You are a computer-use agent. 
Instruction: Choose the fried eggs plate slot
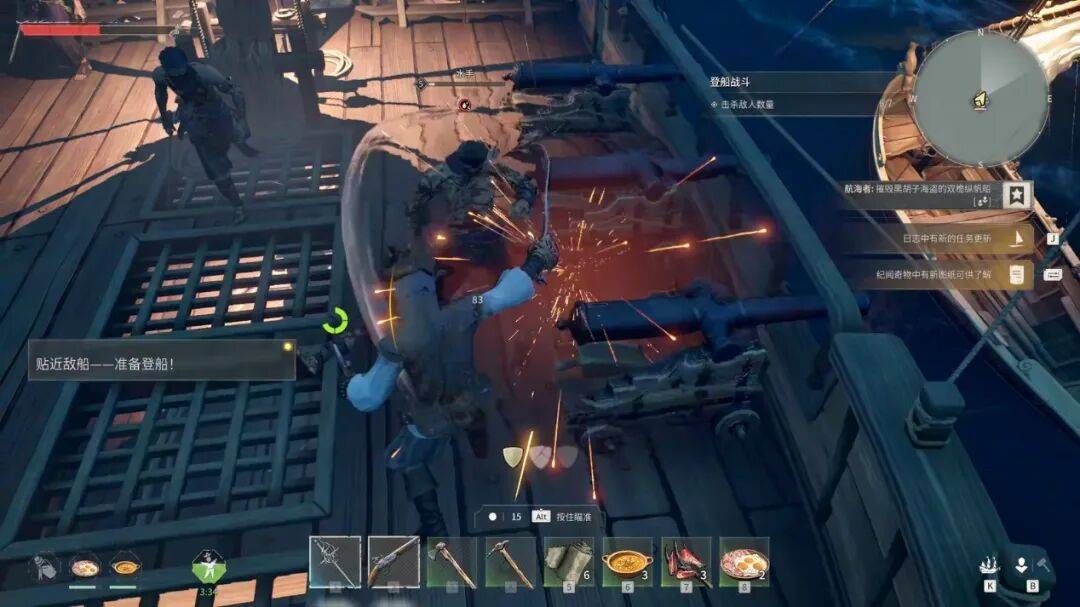point(744,562)
